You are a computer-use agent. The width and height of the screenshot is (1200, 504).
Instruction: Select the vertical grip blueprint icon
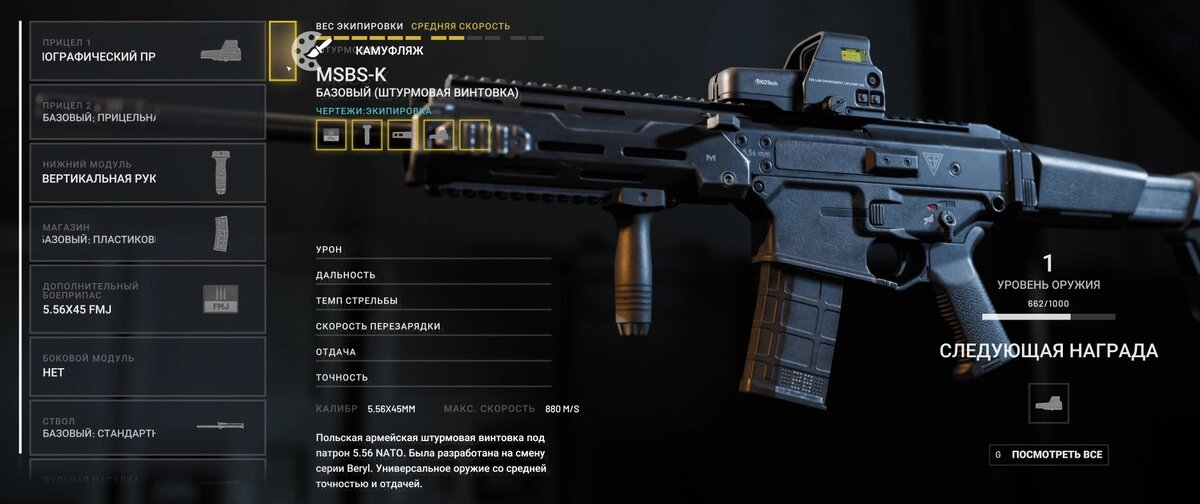(367, 135)
